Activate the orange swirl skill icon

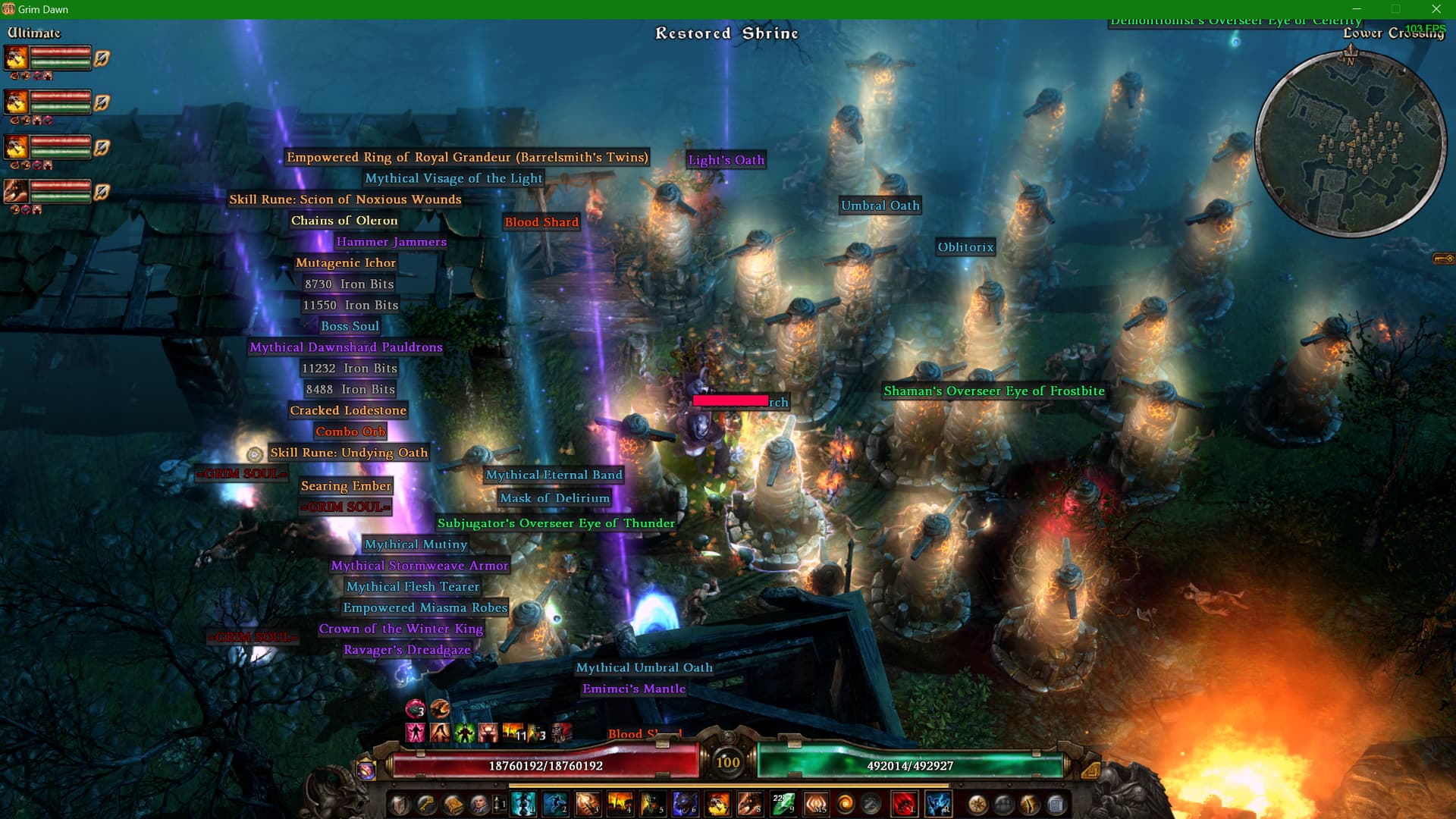845,804
